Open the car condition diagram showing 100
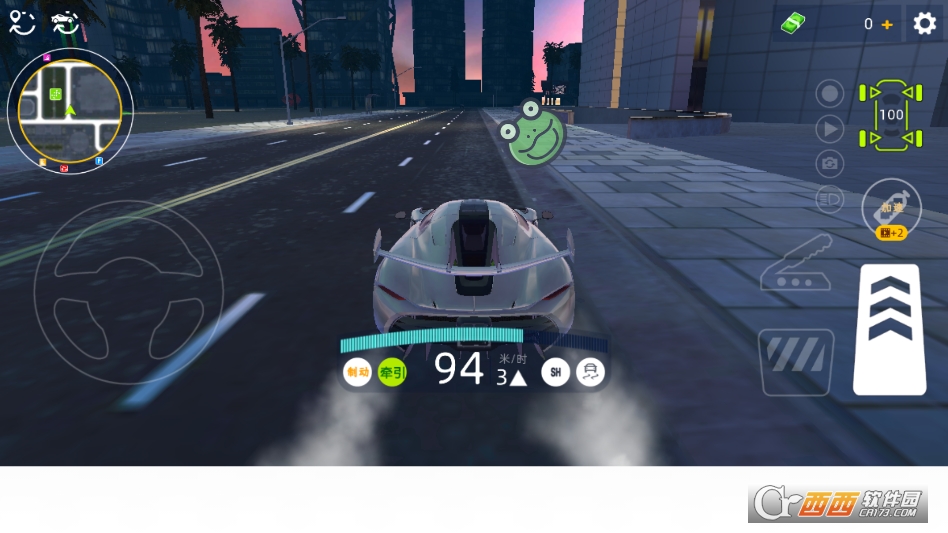 (890, 115)
